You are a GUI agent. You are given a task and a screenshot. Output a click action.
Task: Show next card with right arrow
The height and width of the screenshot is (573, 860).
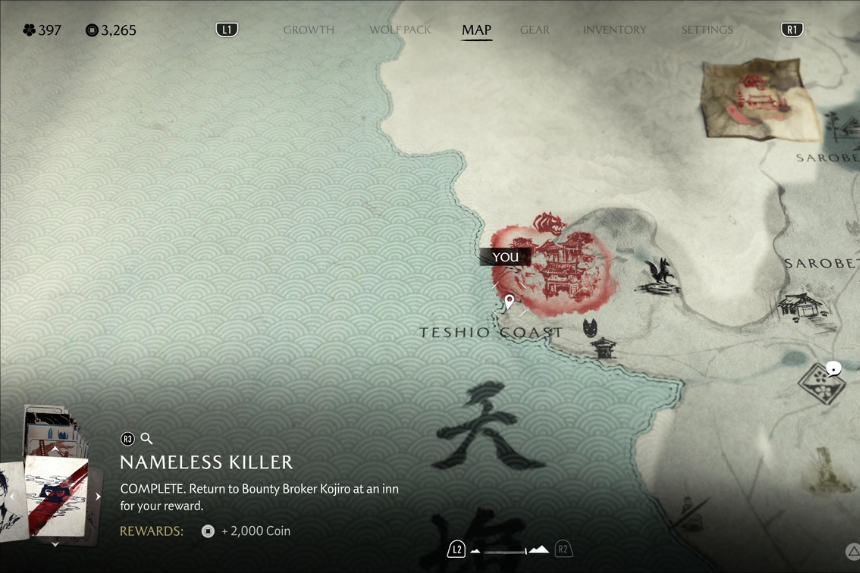[x=98, y=496]
